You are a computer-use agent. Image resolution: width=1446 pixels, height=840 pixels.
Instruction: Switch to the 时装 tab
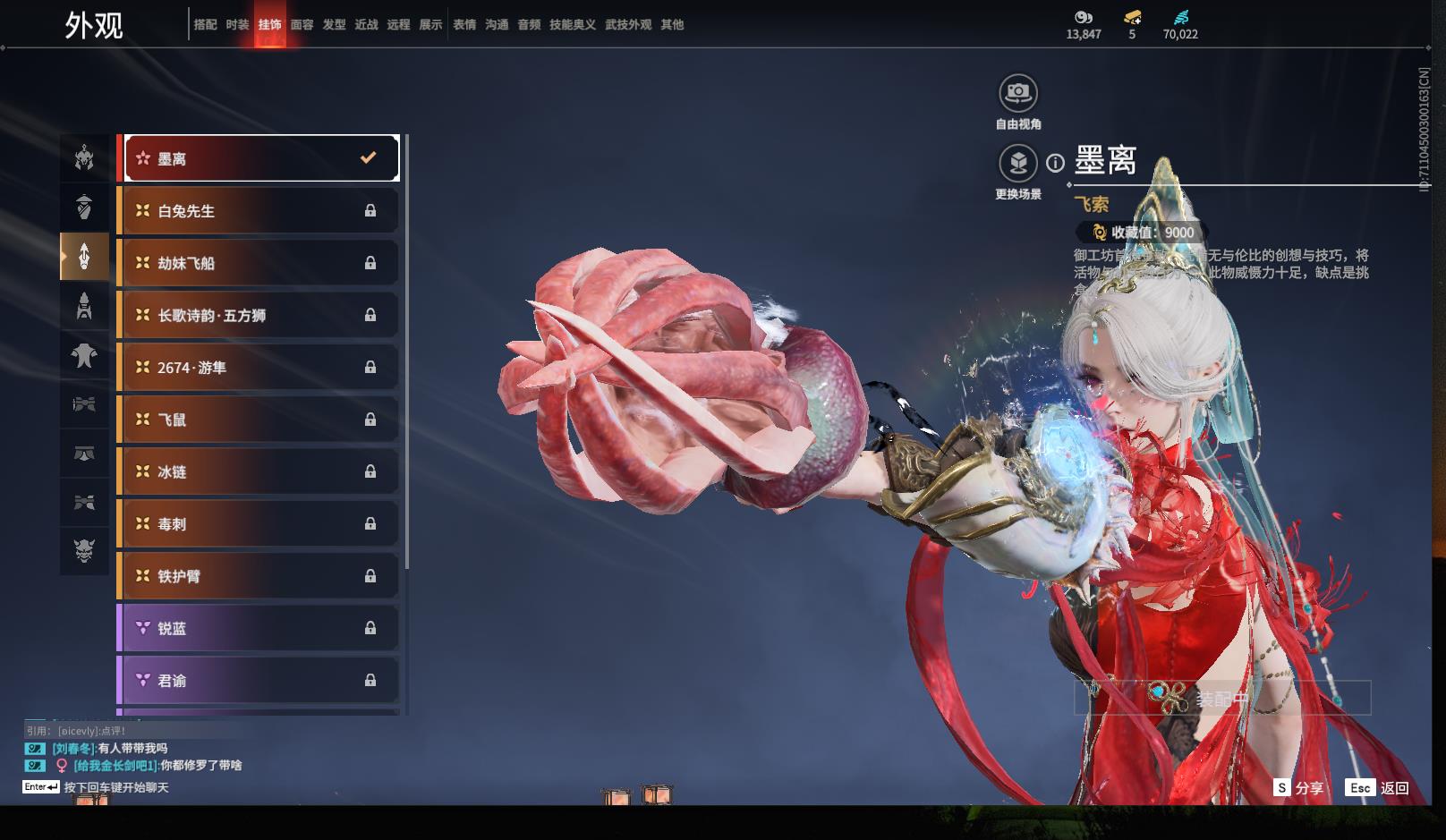(x=237, y=25)
